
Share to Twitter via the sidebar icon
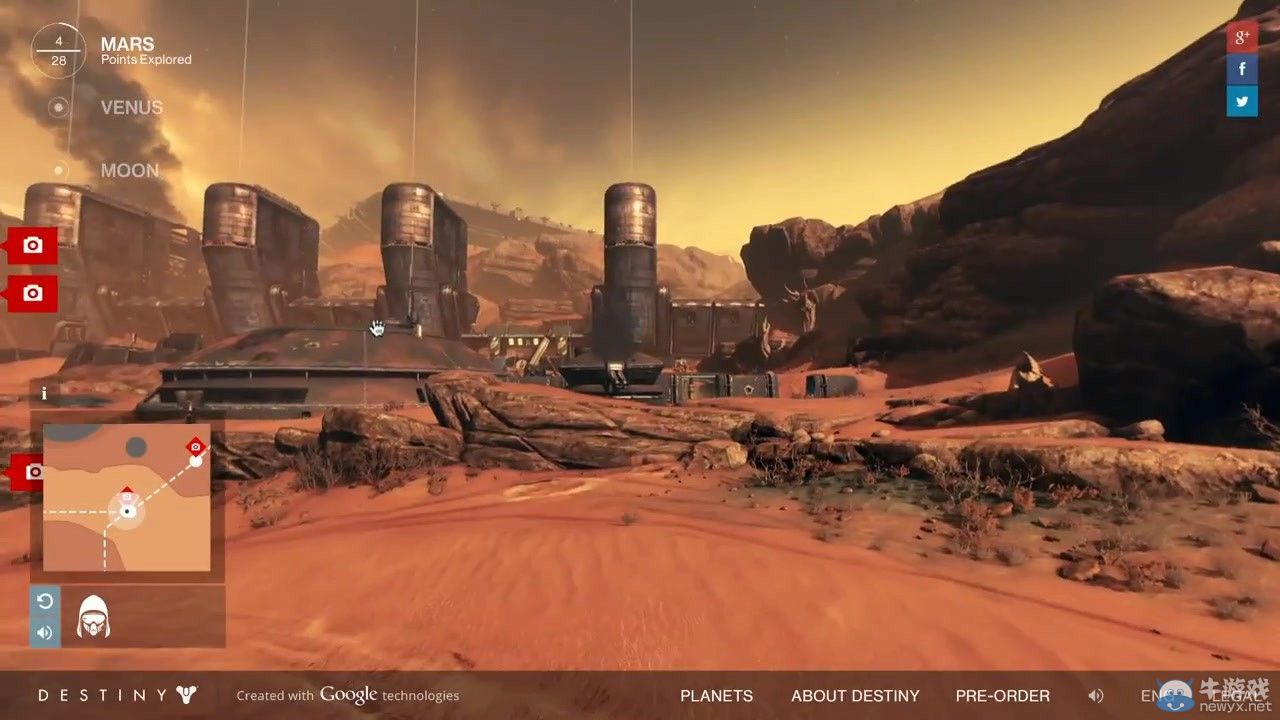(x=1242, y=101)
